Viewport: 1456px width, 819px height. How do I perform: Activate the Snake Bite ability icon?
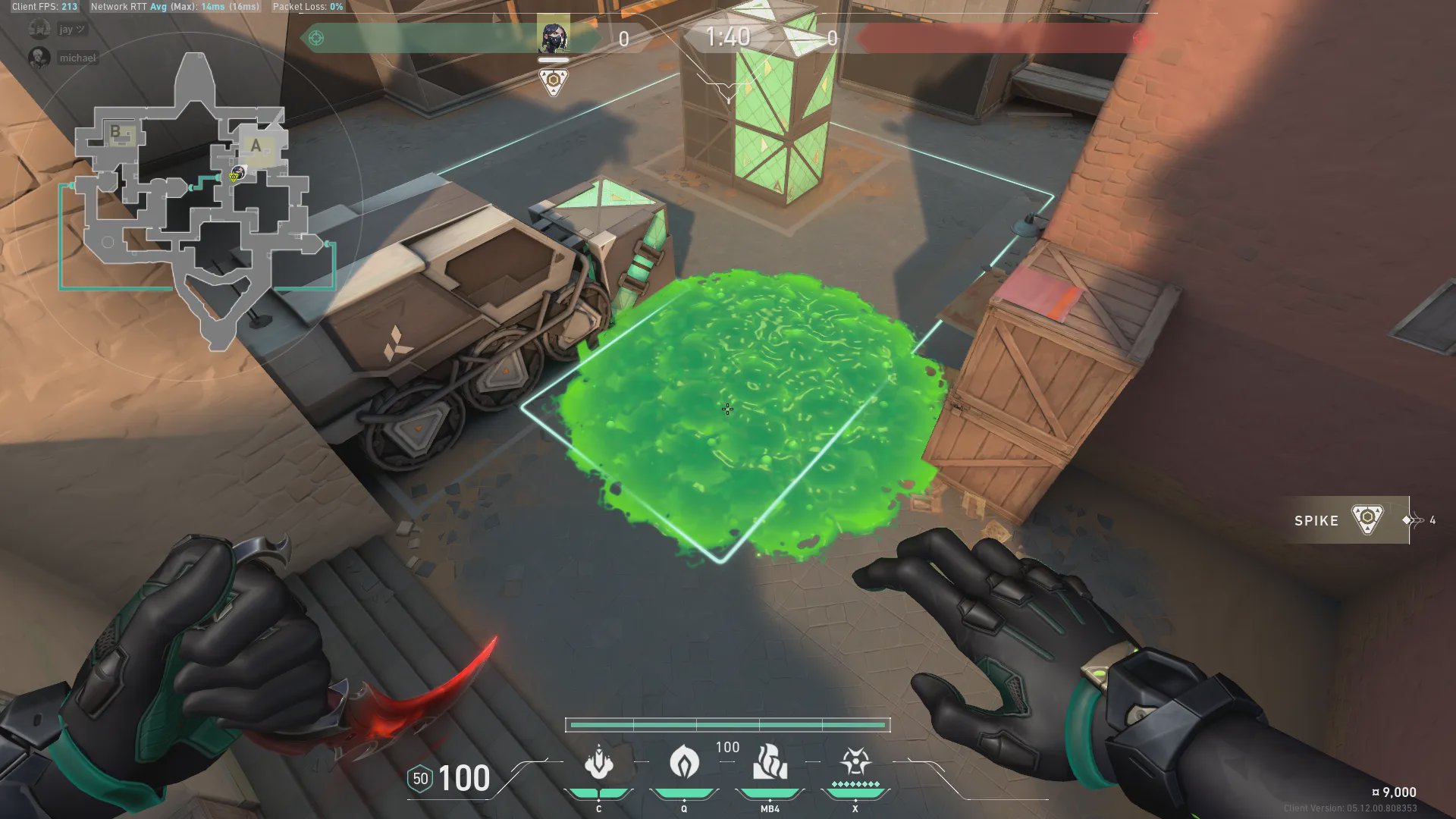598,763
